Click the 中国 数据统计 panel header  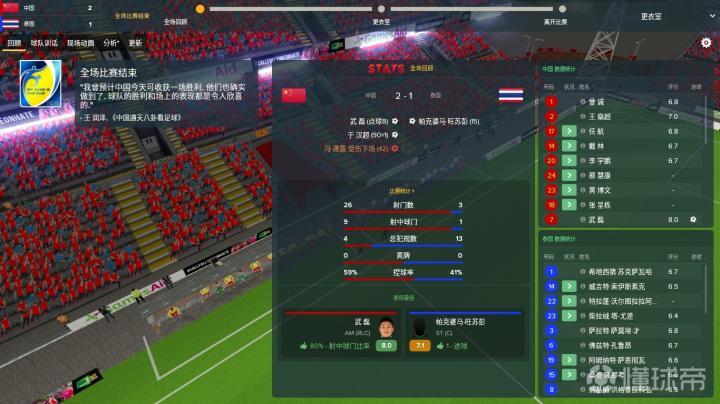pos(560,70)
